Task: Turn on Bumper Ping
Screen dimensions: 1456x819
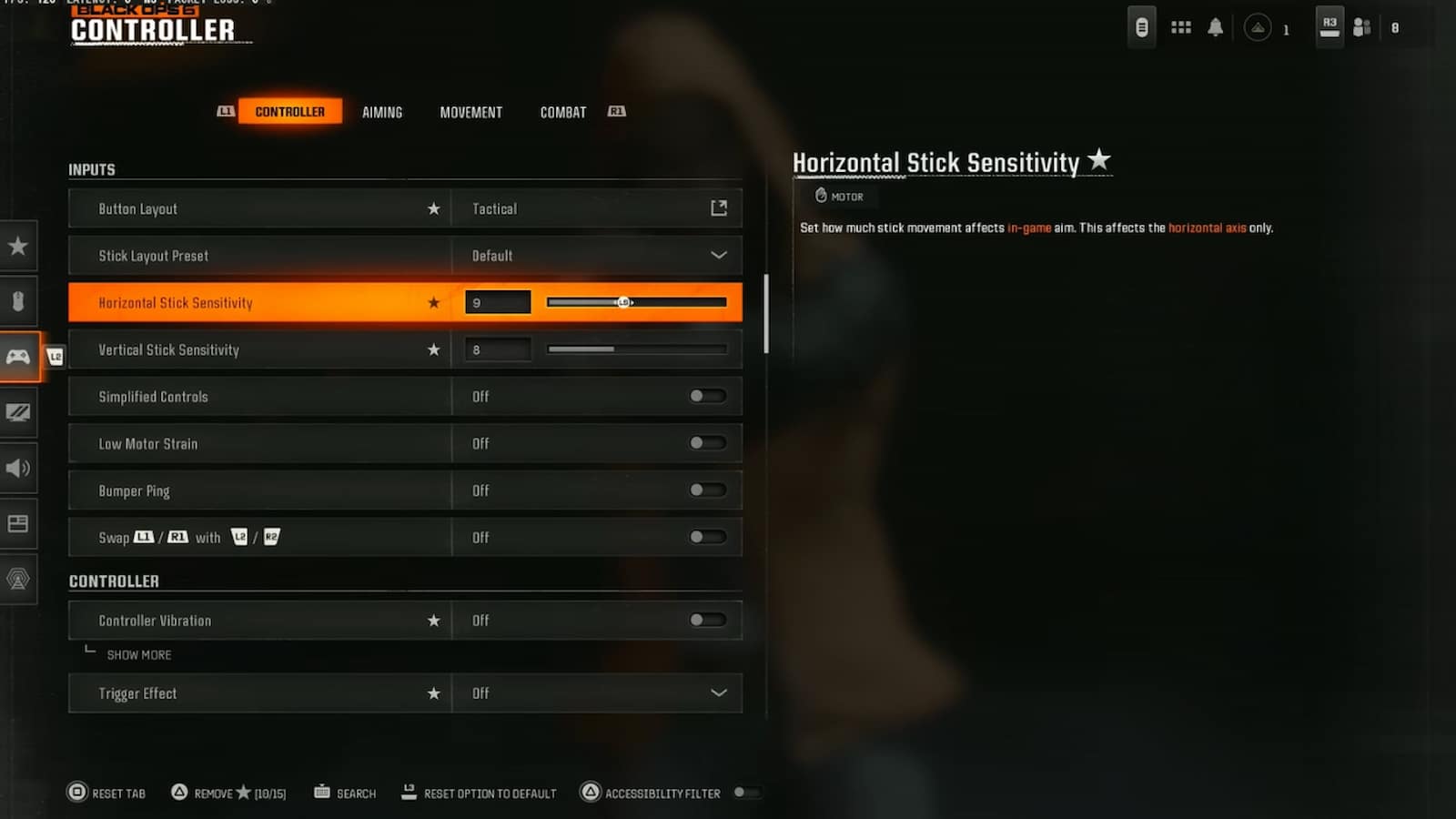Action: (x=708, y=490)
